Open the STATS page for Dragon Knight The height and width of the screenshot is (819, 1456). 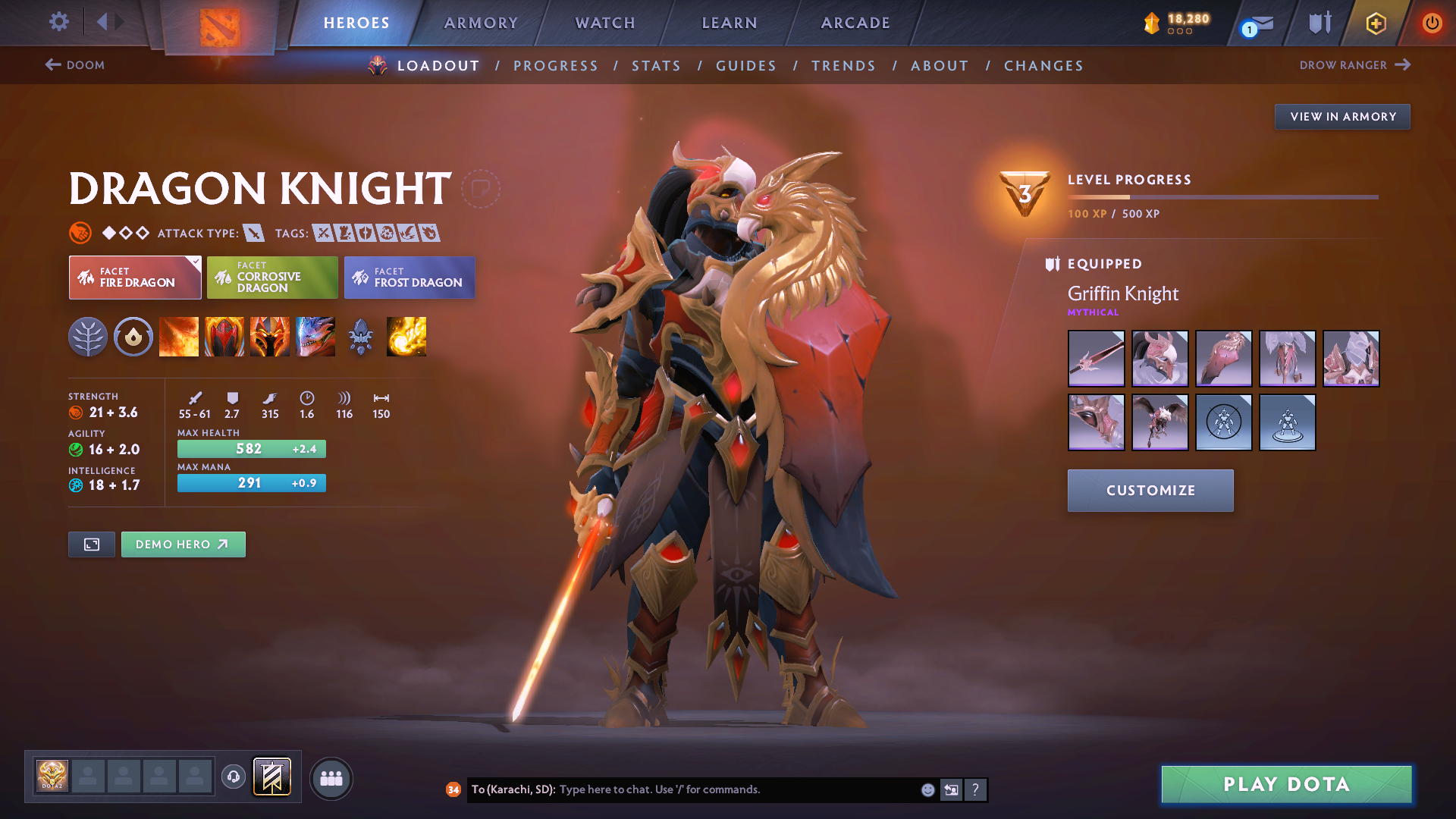(656, 66)
